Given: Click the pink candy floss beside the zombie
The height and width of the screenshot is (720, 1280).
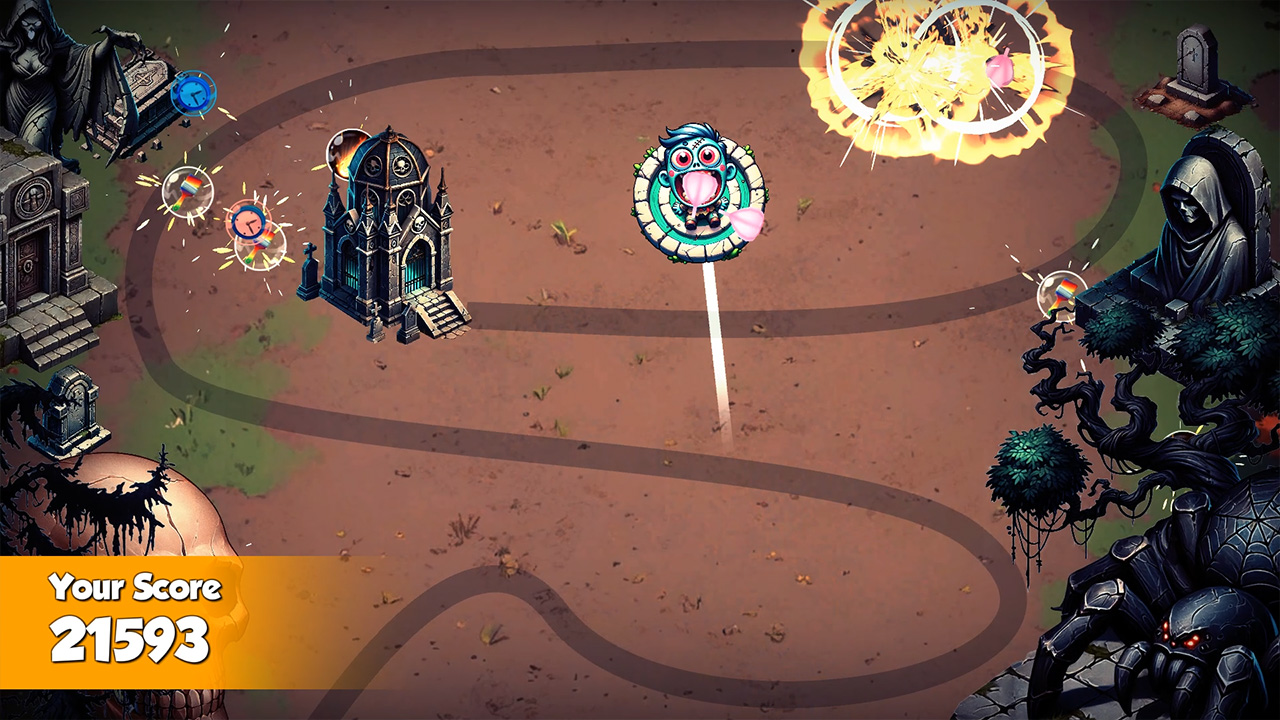Looking at the screenshot, I should (745, 222).
